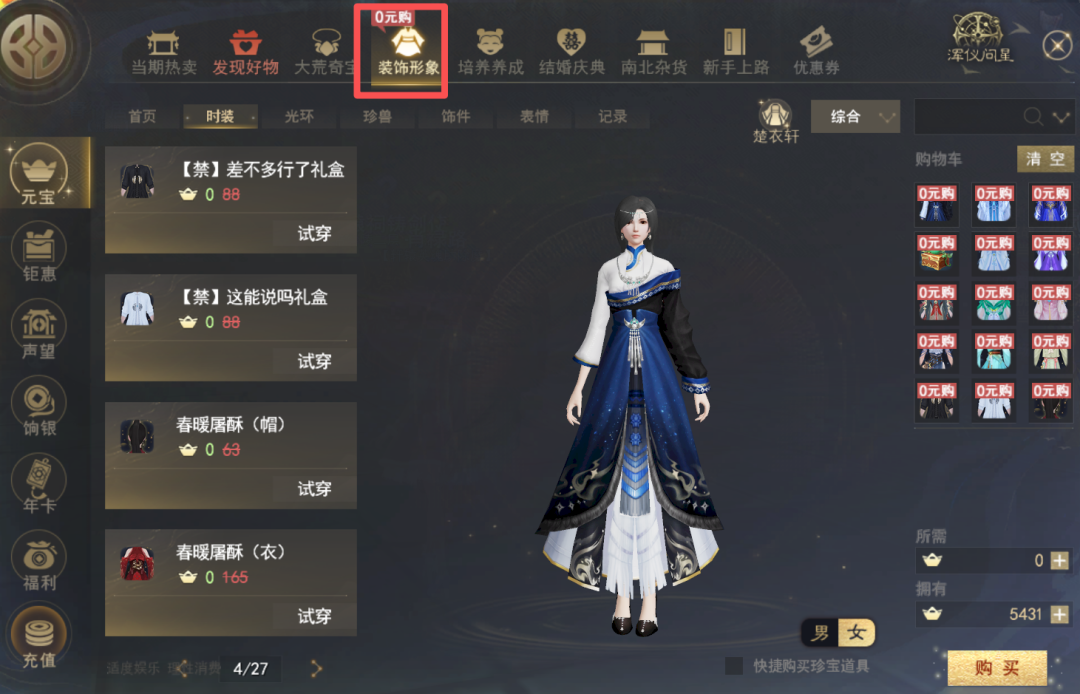Switch to 培养养成 category
1080x694 pixels.
(490, 52)
